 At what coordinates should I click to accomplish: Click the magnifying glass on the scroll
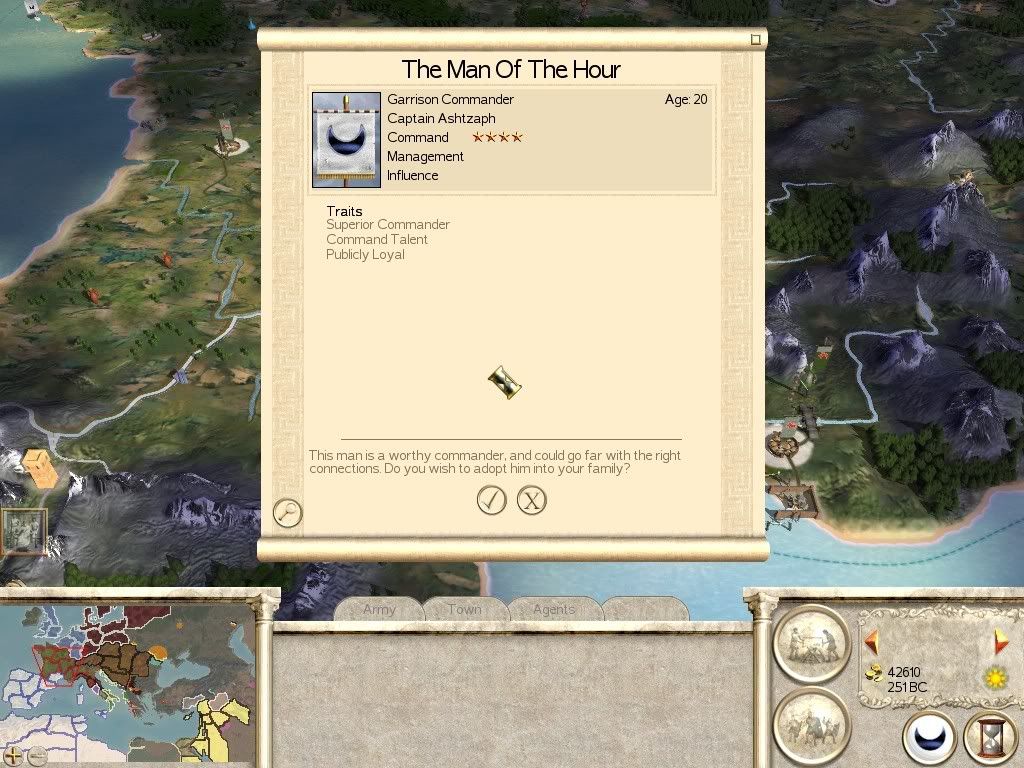[287, 513]
